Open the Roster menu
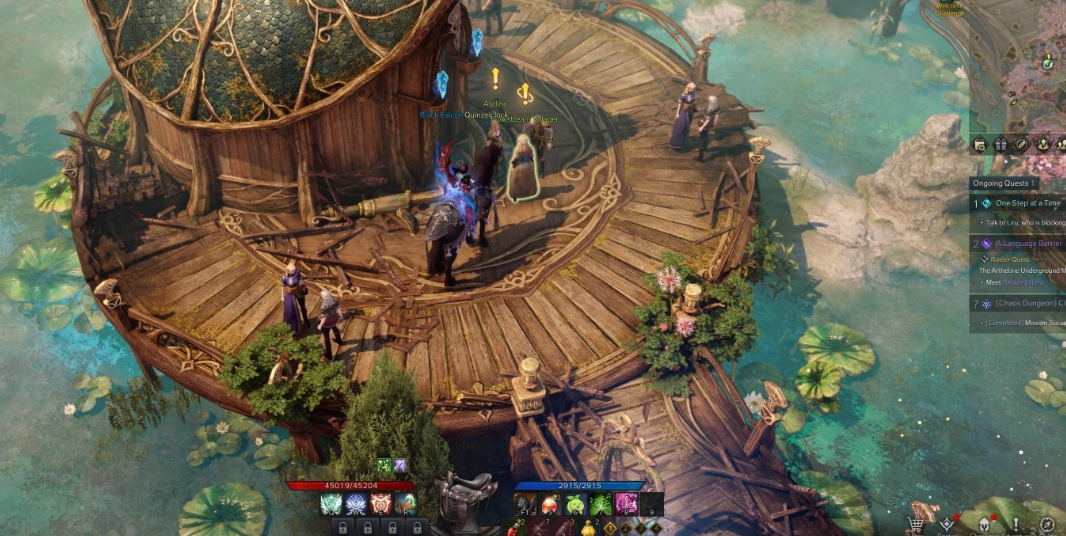 (x=947, y=523)
